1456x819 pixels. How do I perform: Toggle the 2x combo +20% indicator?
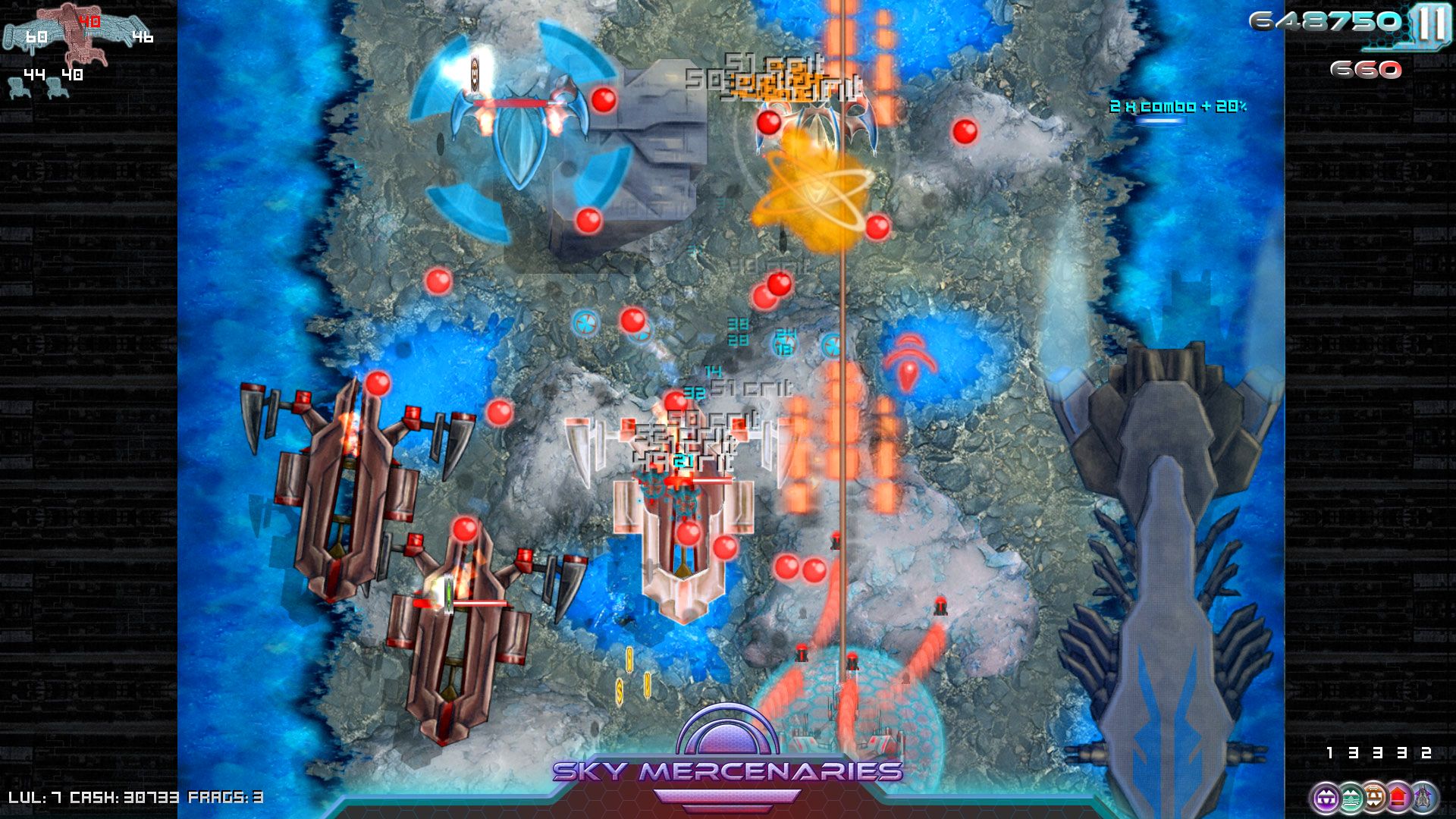click(x=1178, y=108)
